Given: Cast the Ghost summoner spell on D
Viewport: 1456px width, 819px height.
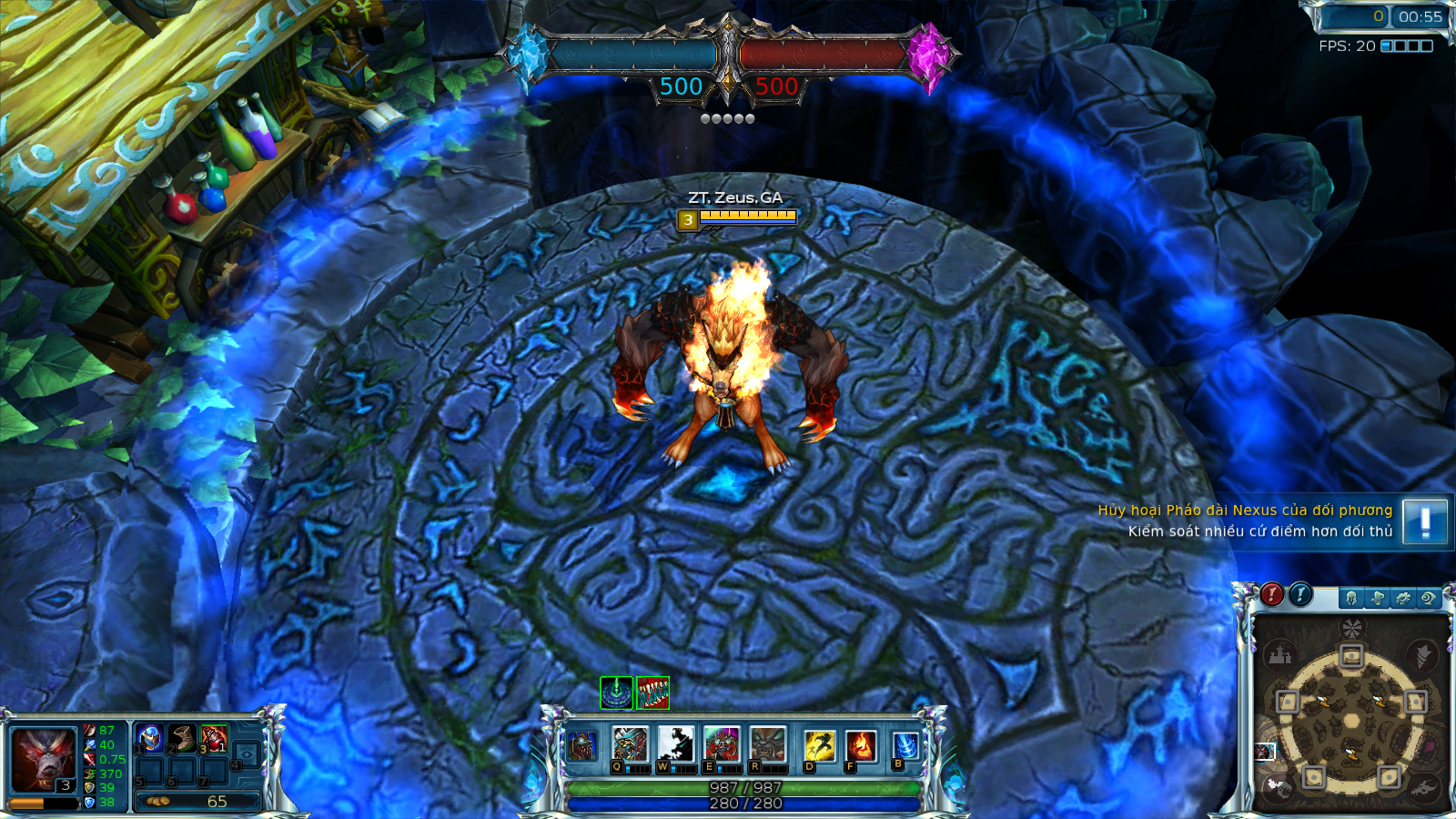Looking at the screenshot, I should pyautogui.click(x=819, y=743).
